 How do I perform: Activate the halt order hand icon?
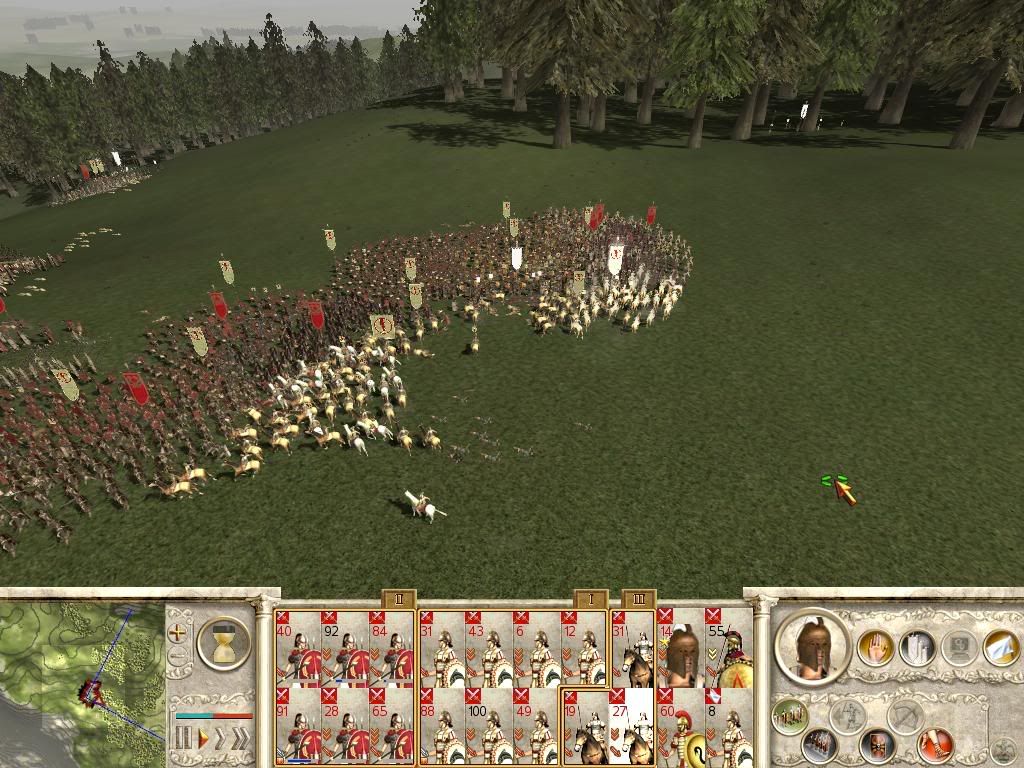point(875,646)
